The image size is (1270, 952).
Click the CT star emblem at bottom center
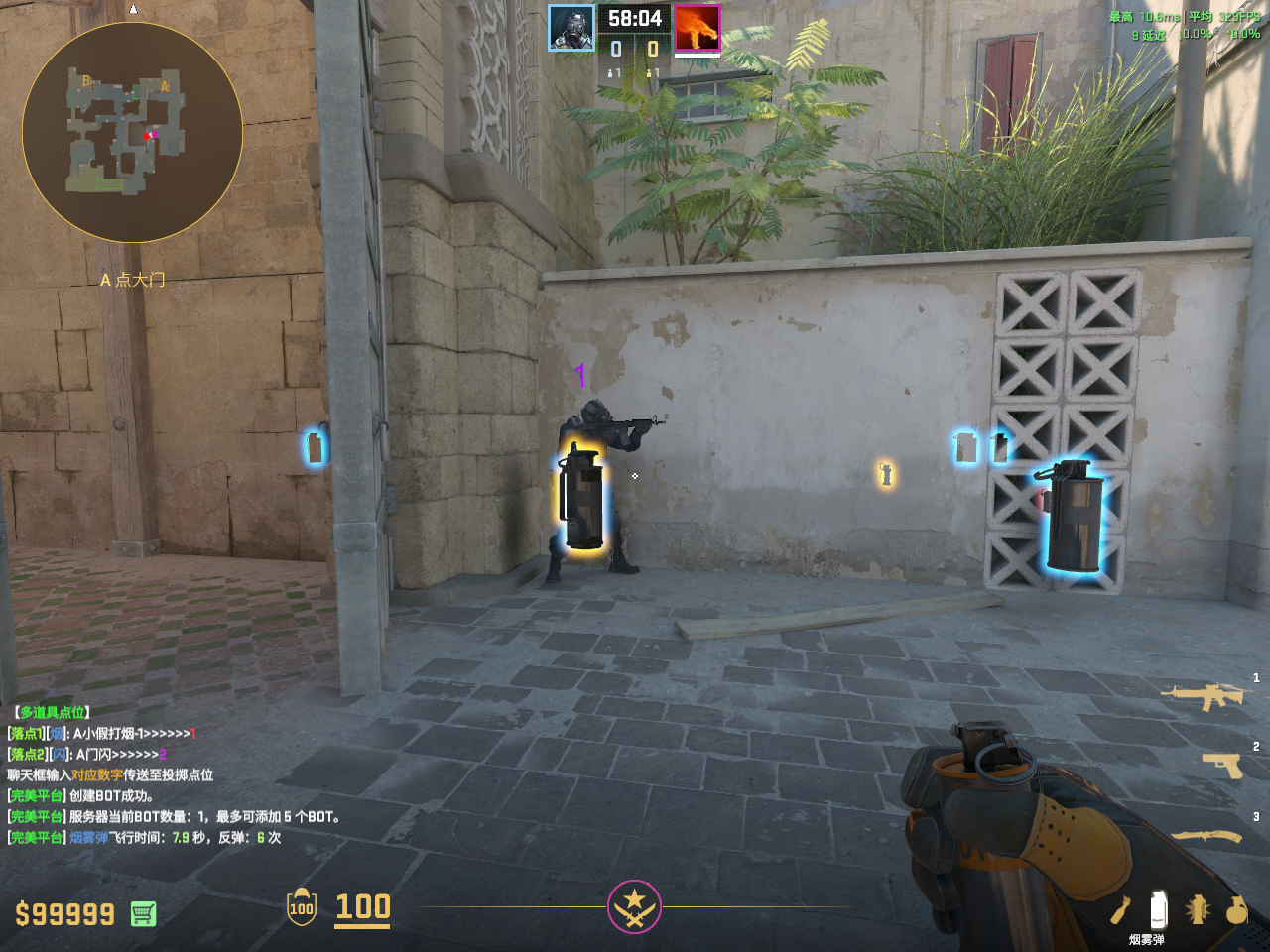coord(634,906)
